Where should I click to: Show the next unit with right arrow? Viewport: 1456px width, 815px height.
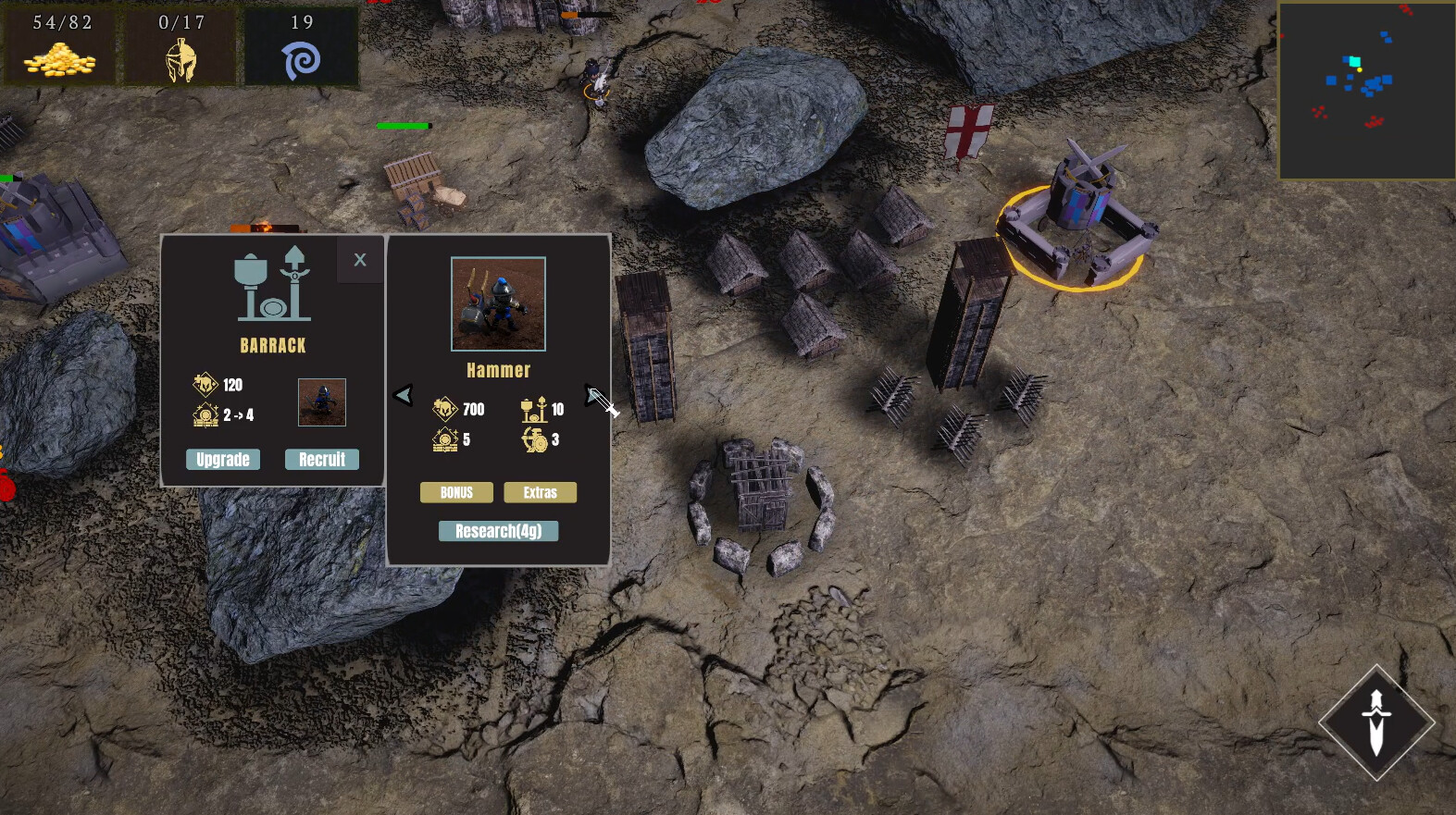(592, 396)
